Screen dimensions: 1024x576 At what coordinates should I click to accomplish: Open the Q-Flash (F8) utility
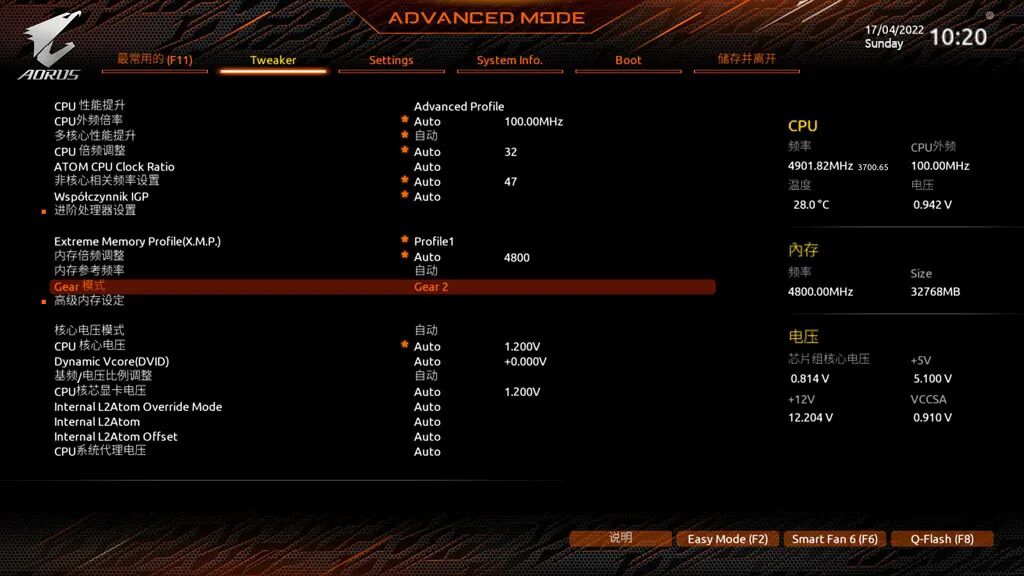(x=941, y=539)
